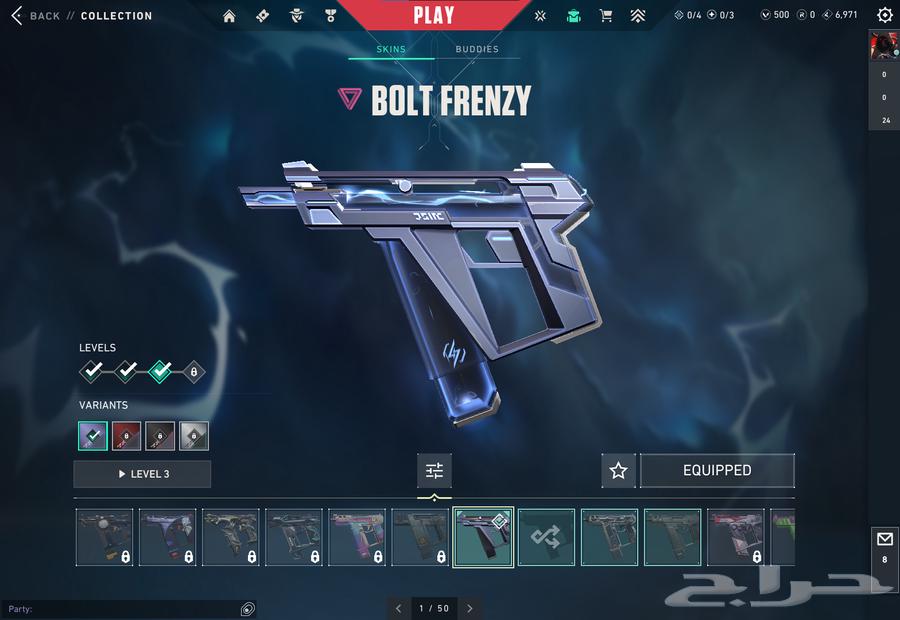Go to previous skin page arrow
Screen dimensions: 900x620
click(398, 608)
